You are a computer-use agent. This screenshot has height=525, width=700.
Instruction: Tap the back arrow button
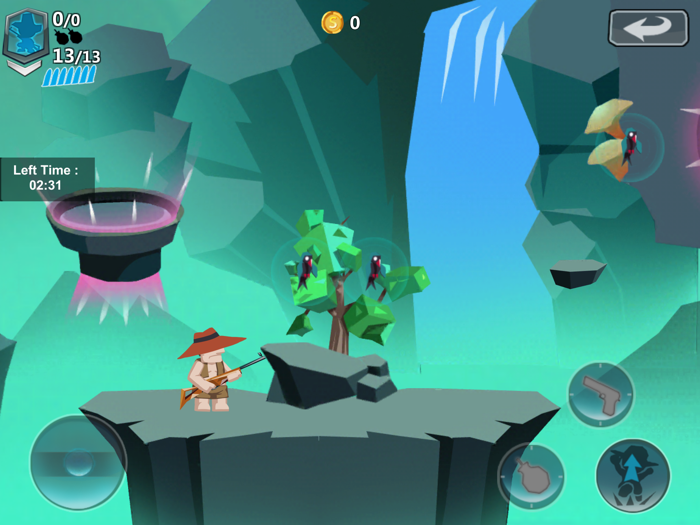pyautogui.click(x=647, y=28)
